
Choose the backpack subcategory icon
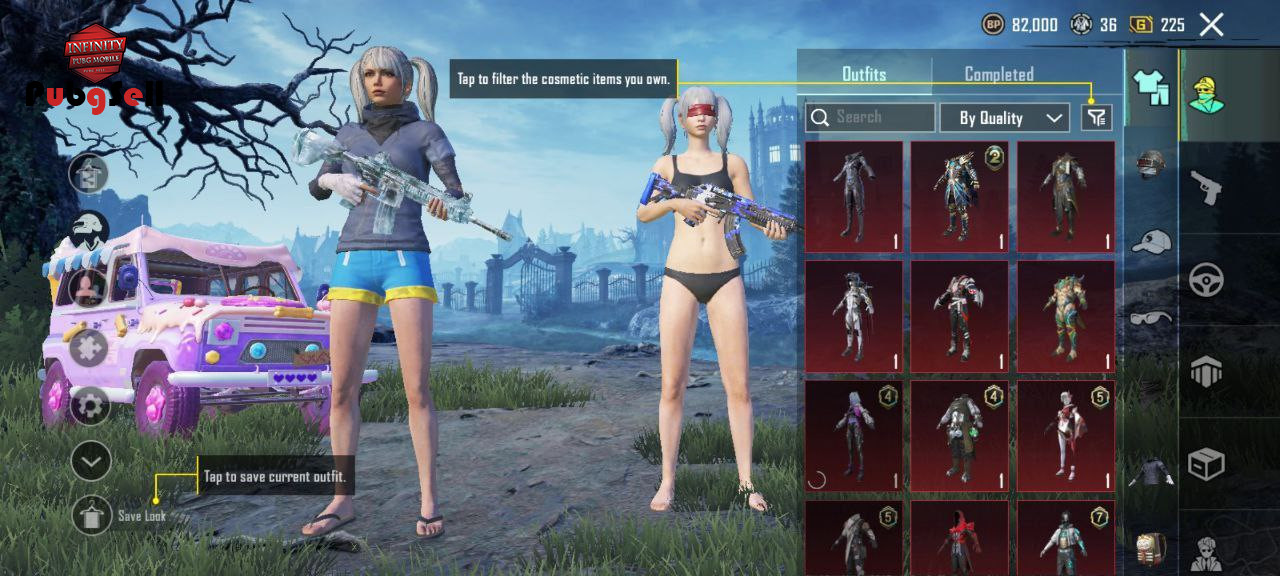1151,548
